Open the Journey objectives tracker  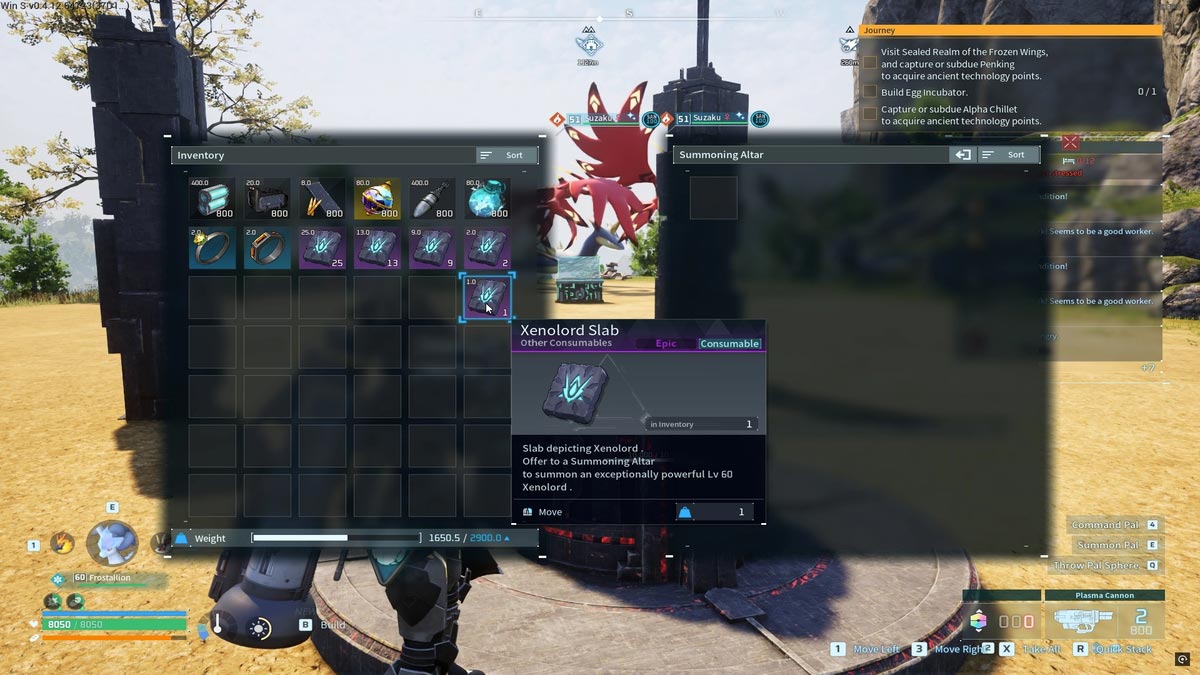1010,31
